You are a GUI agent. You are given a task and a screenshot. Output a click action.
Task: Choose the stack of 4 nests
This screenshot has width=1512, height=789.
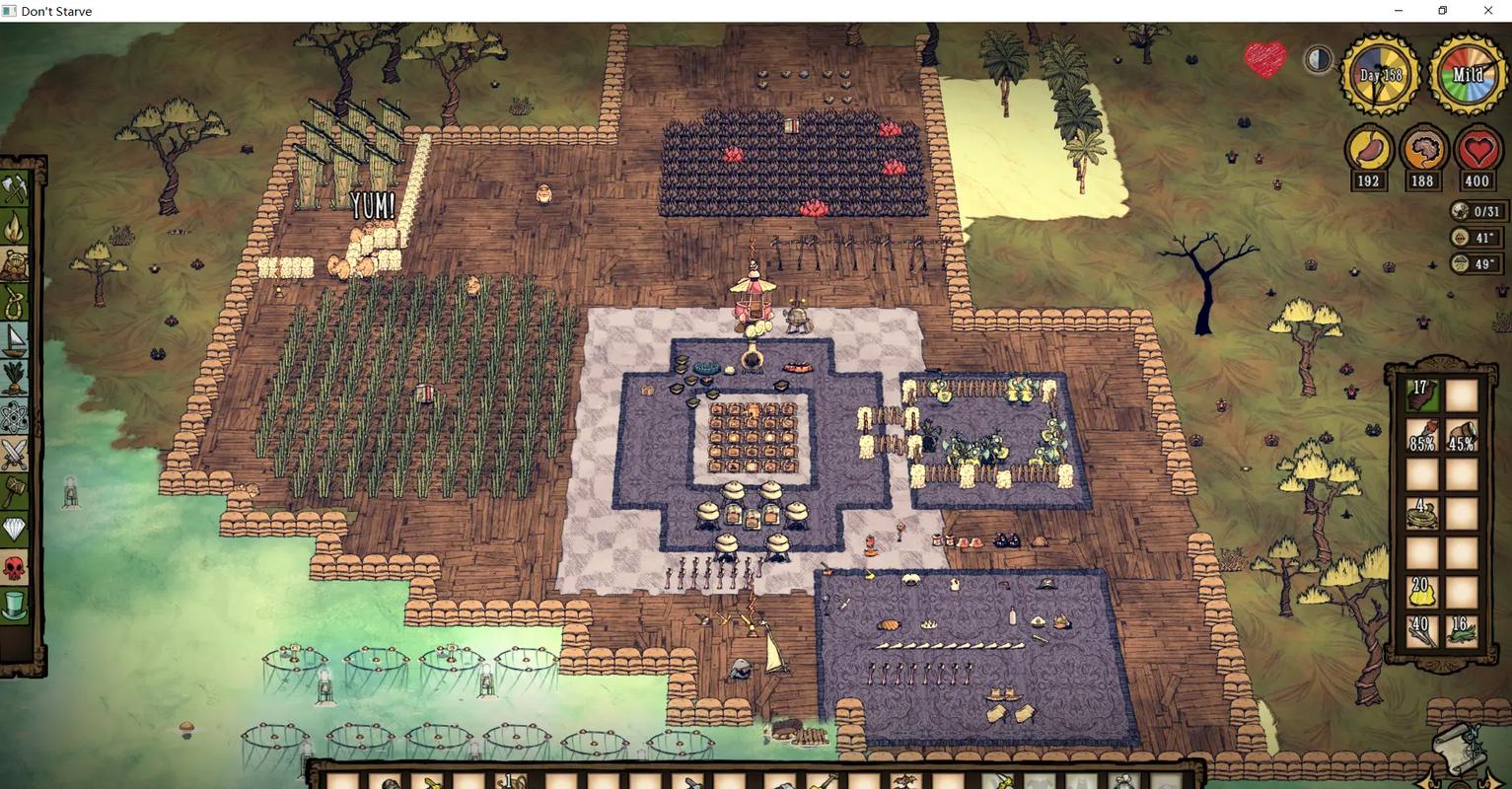1421,513
